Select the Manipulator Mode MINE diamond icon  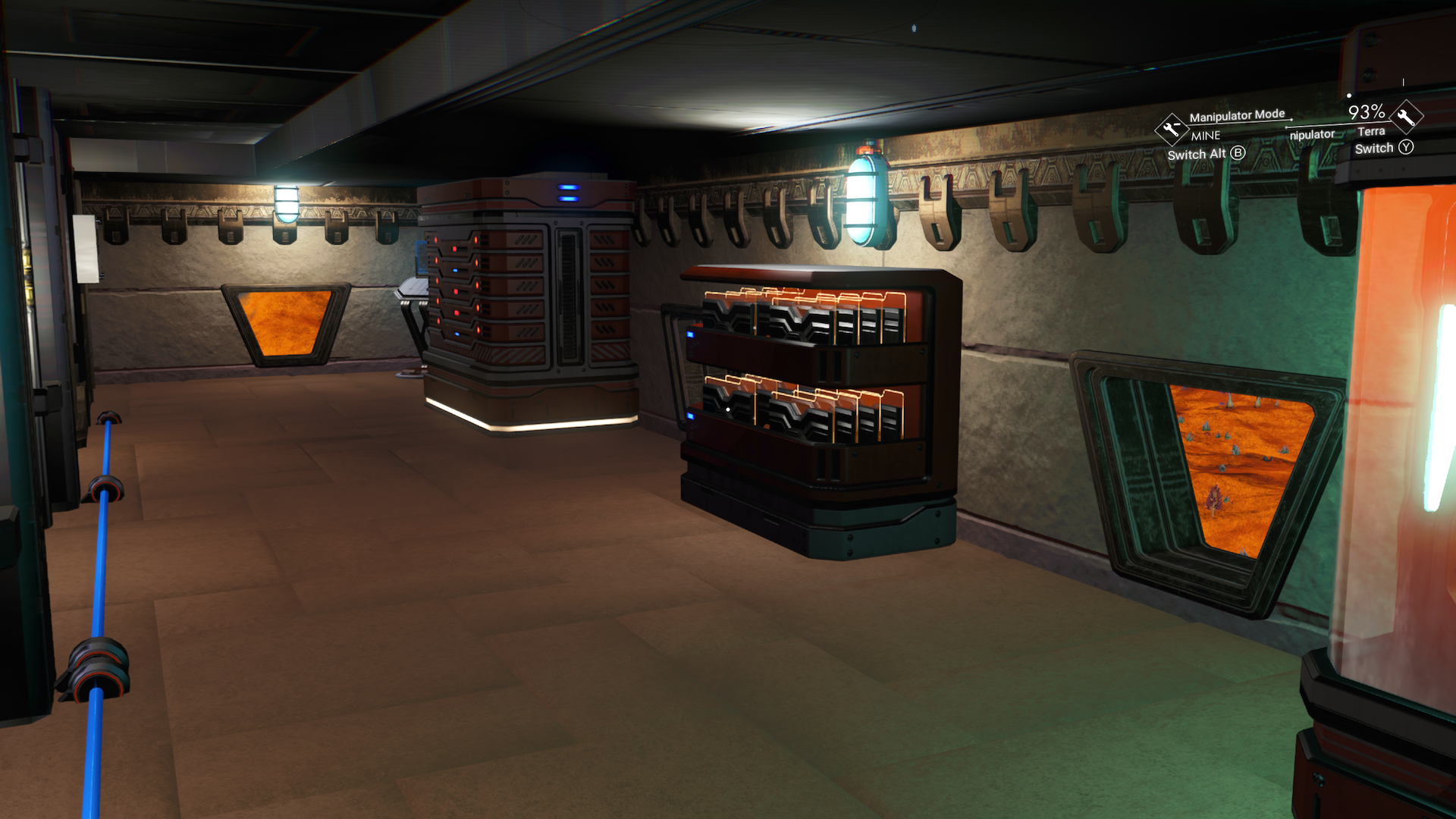pos(1171,129)
